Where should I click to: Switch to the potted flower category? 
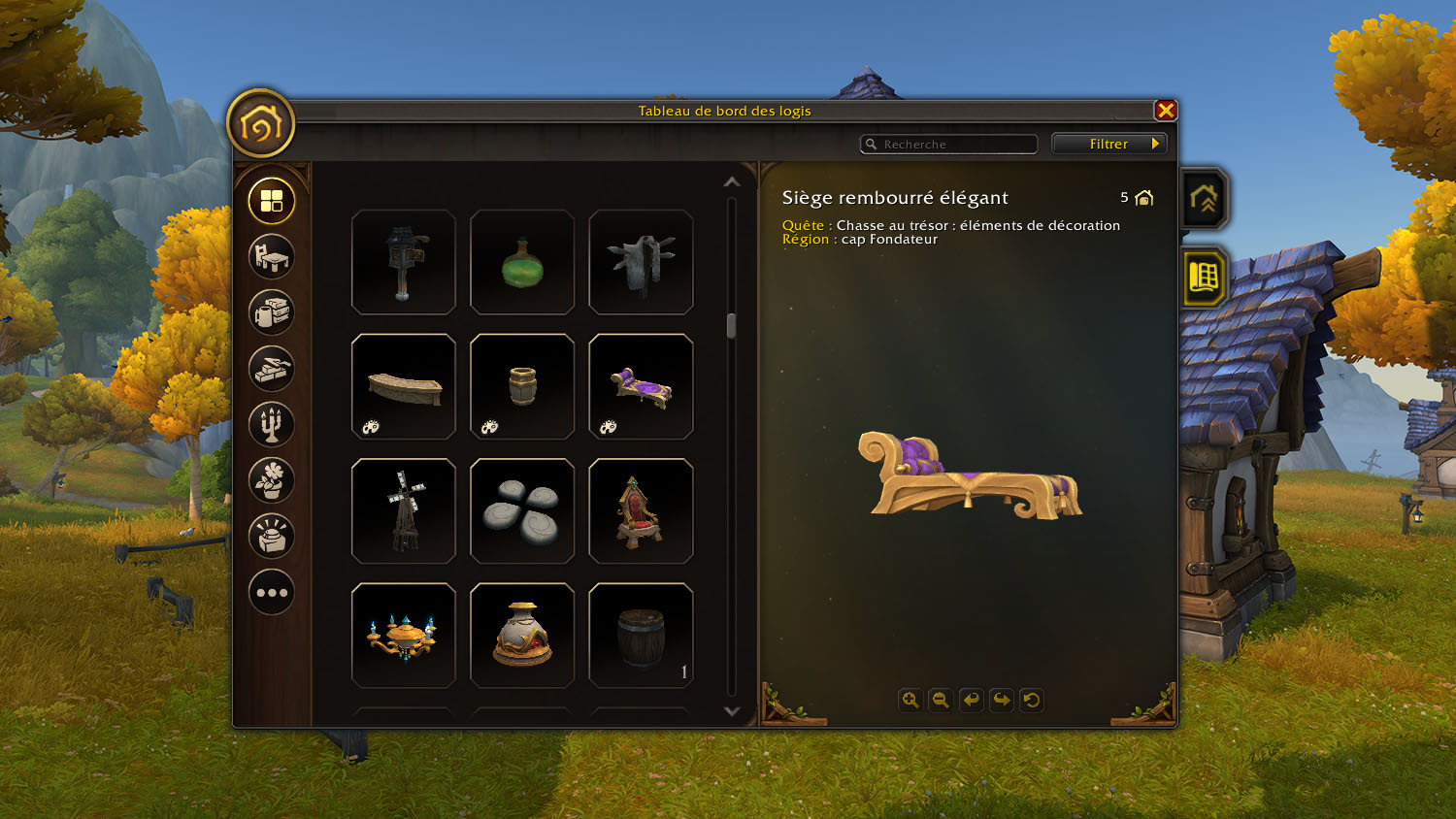point(272,480)
